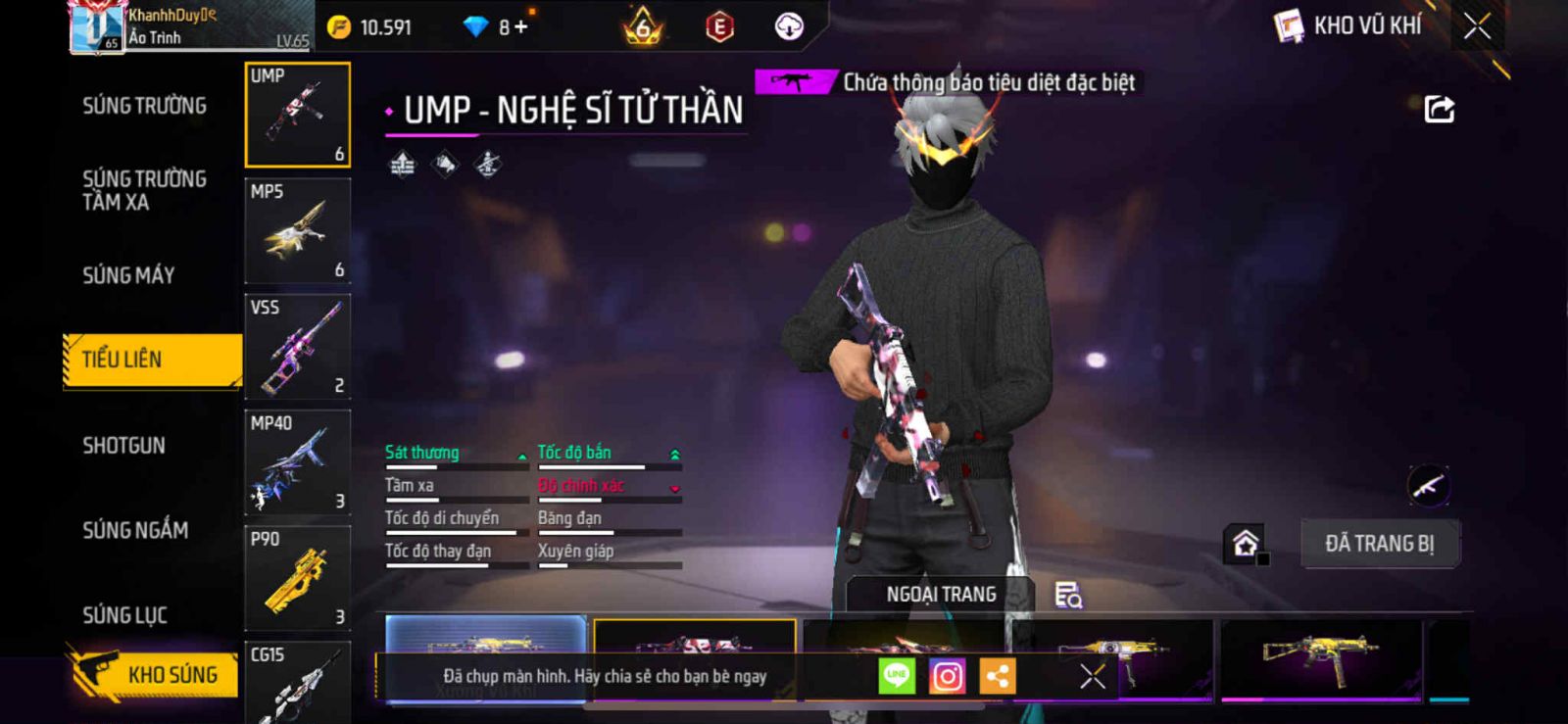Select the MP5 weapon tile

pos(298,231)
